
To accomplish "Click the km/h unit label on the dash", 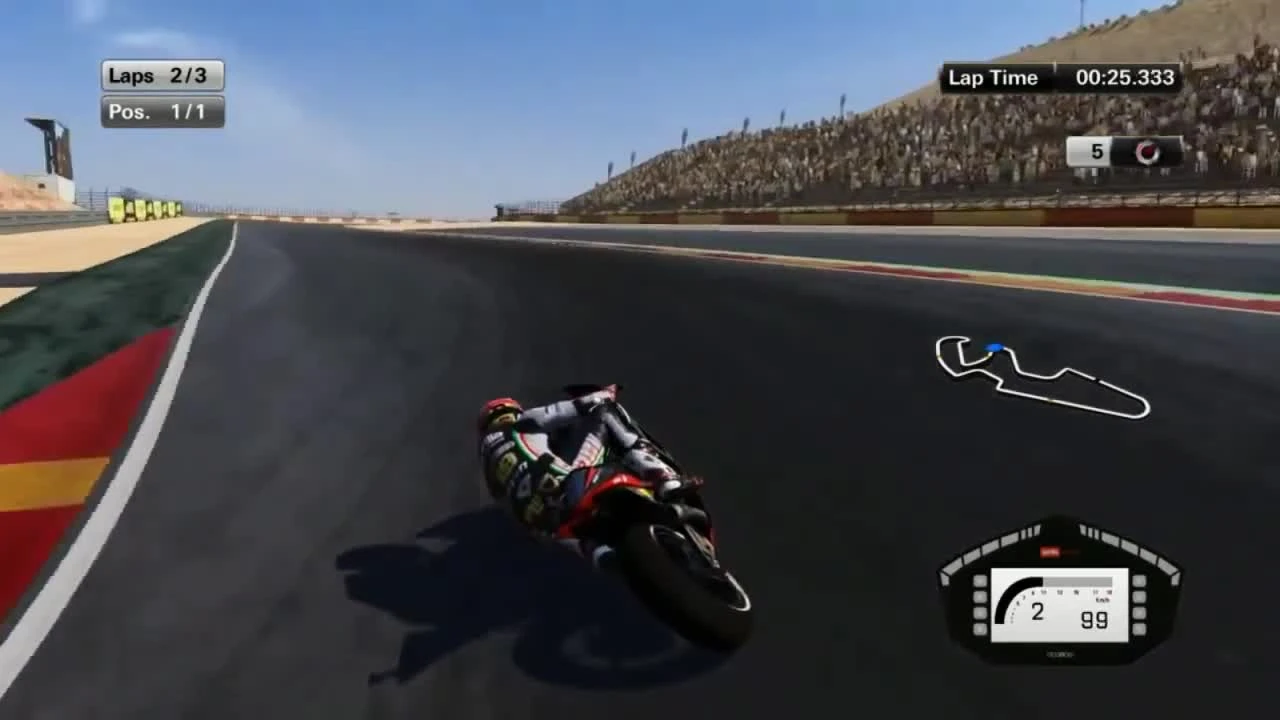I will 1103,599.
